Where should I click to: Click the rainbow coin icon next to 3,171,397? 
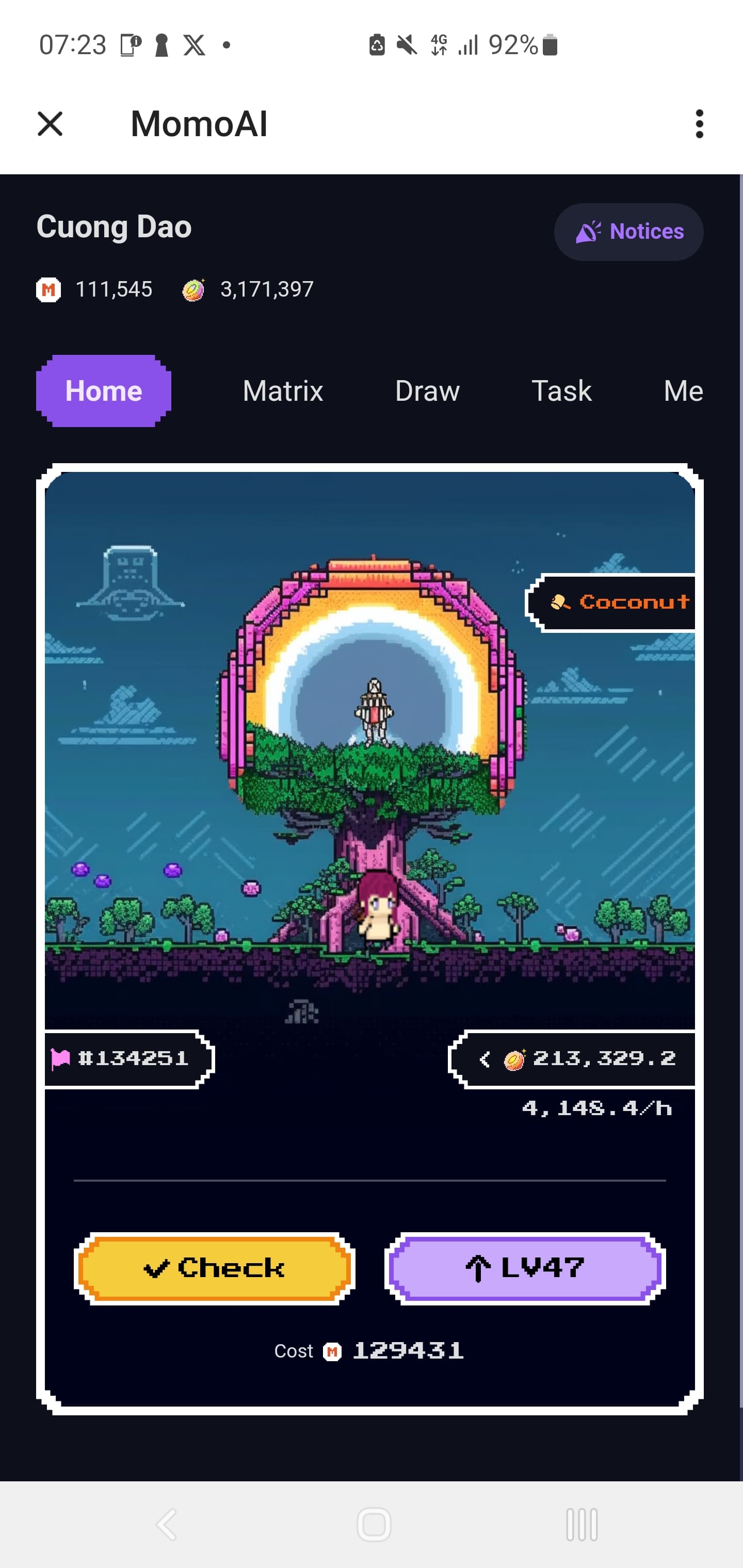192,290
